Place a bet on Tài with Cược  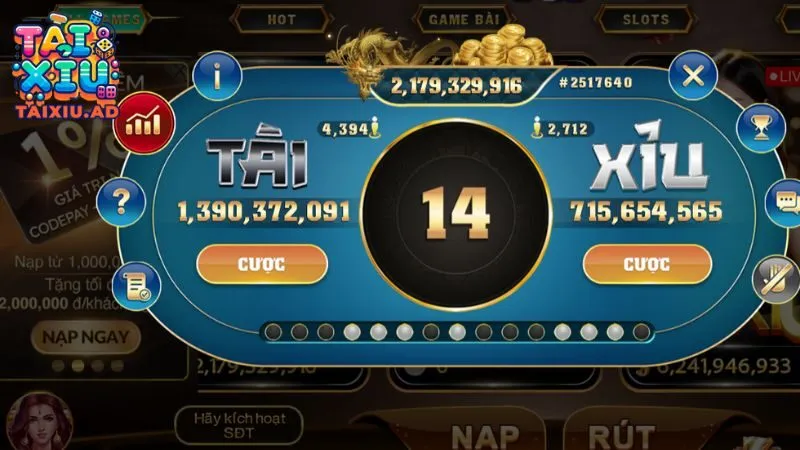pos(262,264)
